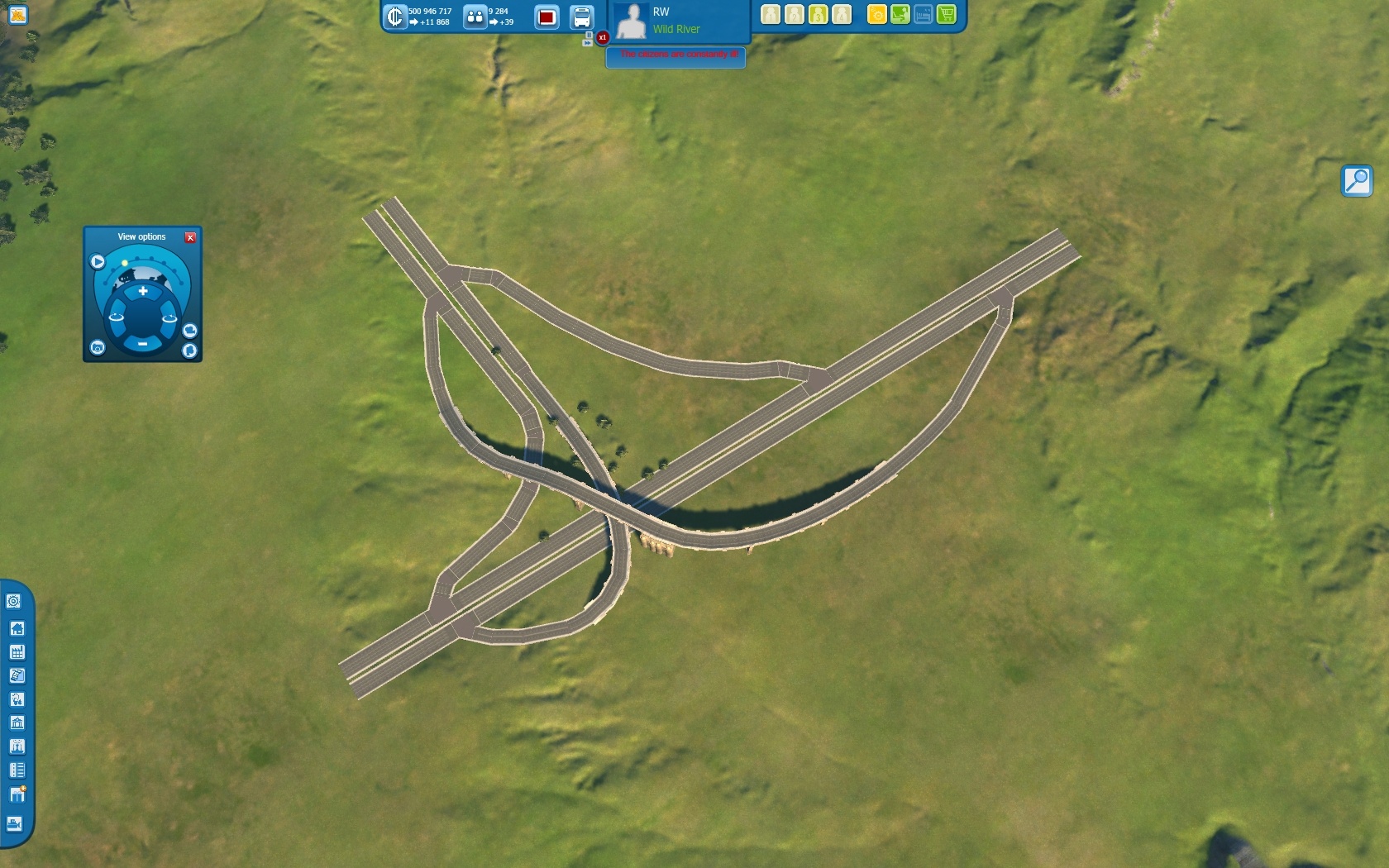Open the utilities bulb and water category
Screen dimensions: 1389x868
pos(17,699)
